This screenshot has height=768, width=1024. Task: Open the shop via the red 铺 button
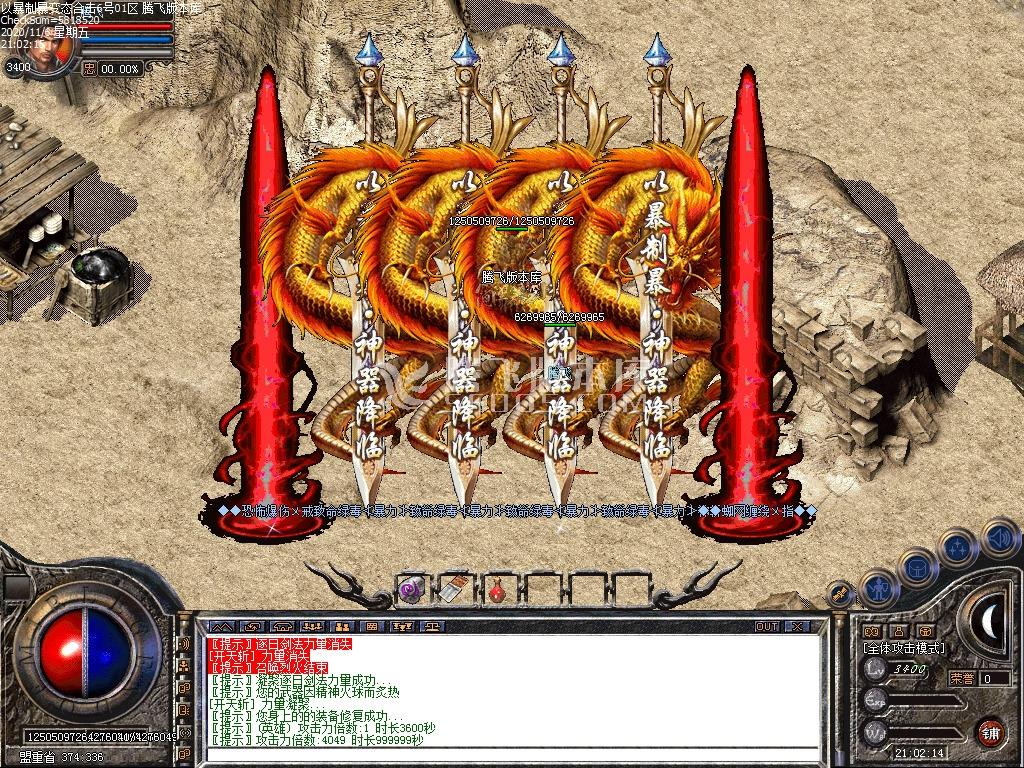tap(990, 731)
